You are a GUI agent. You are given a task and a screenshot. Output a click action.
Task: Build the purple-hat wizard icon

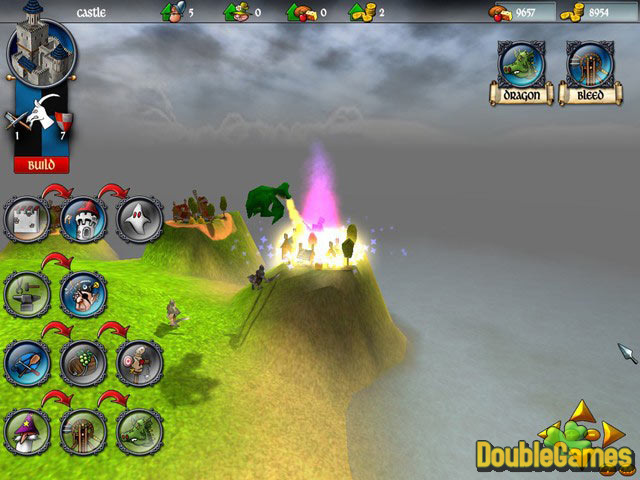pos(28,432)
